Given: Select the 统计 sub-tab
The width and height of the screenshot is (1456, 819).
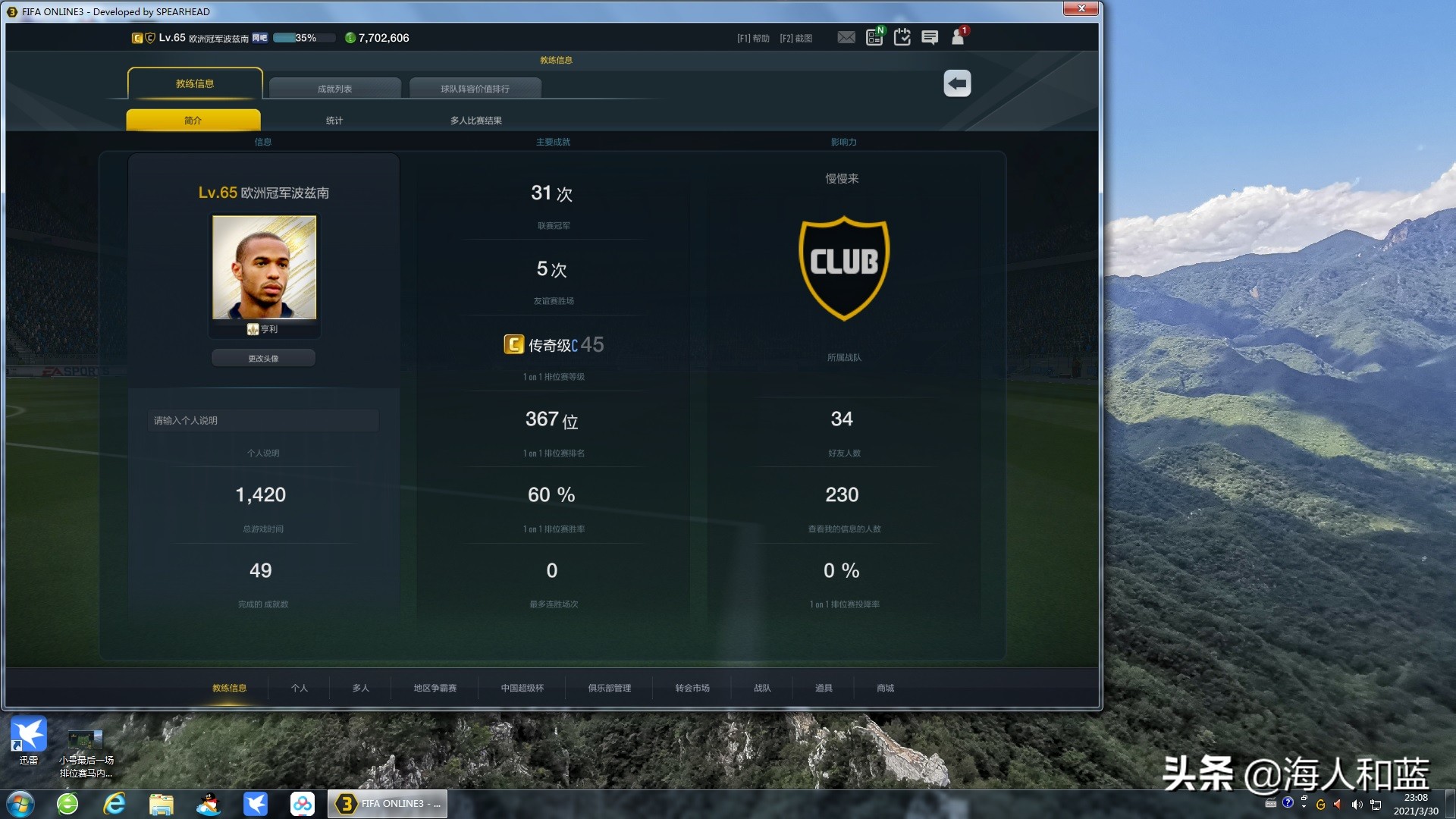Looking at the screenshot, I should click(x=334, y=119).
